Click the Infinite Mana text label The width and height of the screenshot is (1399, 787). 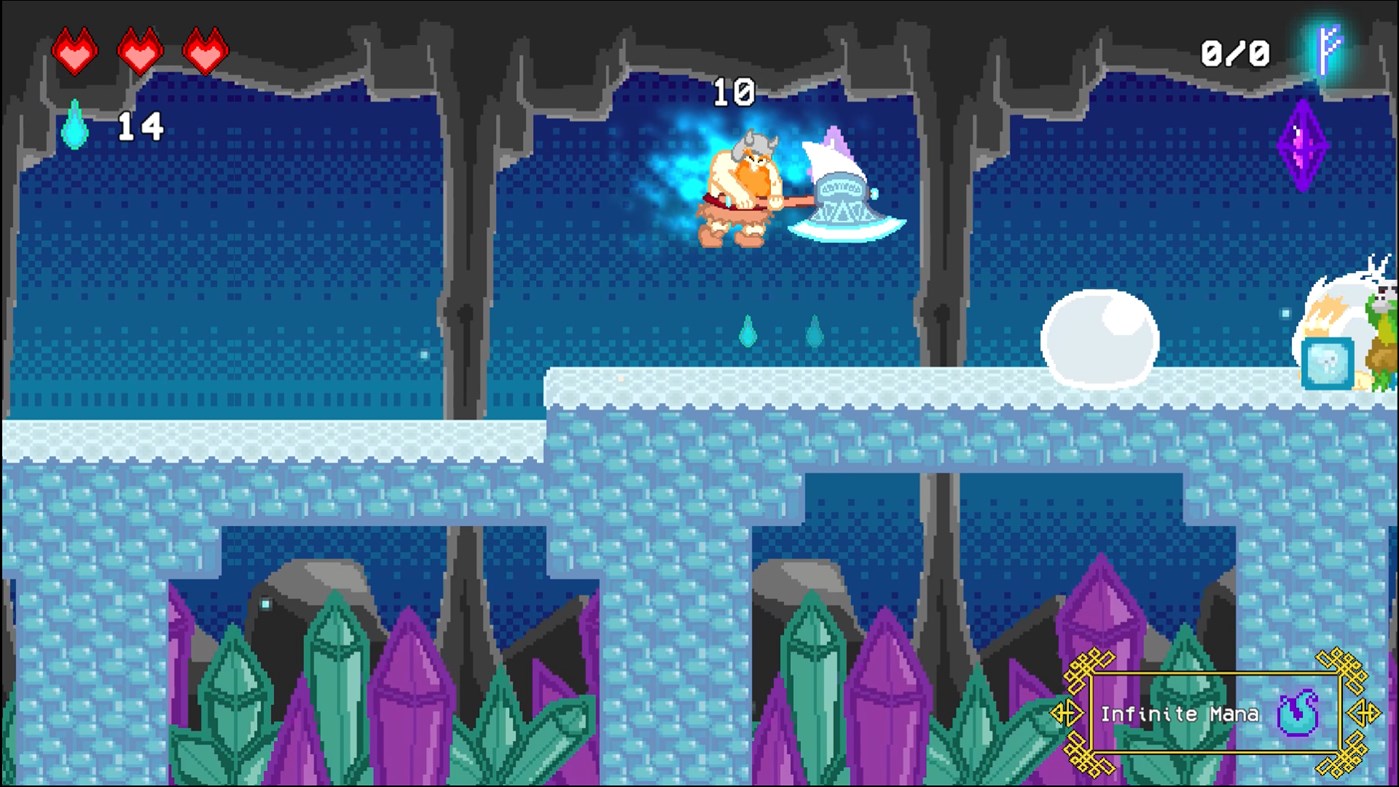point(1180,714)
